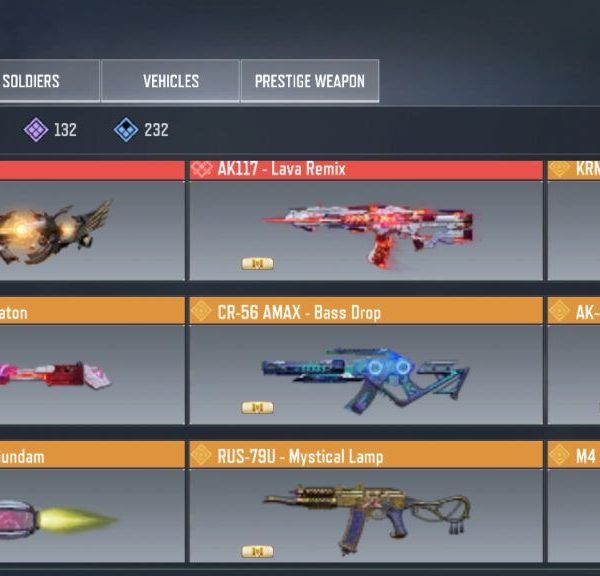Select the winged fiery item card
The height and width of the screenshot is (576, 600).
click(x=90, y=229)
